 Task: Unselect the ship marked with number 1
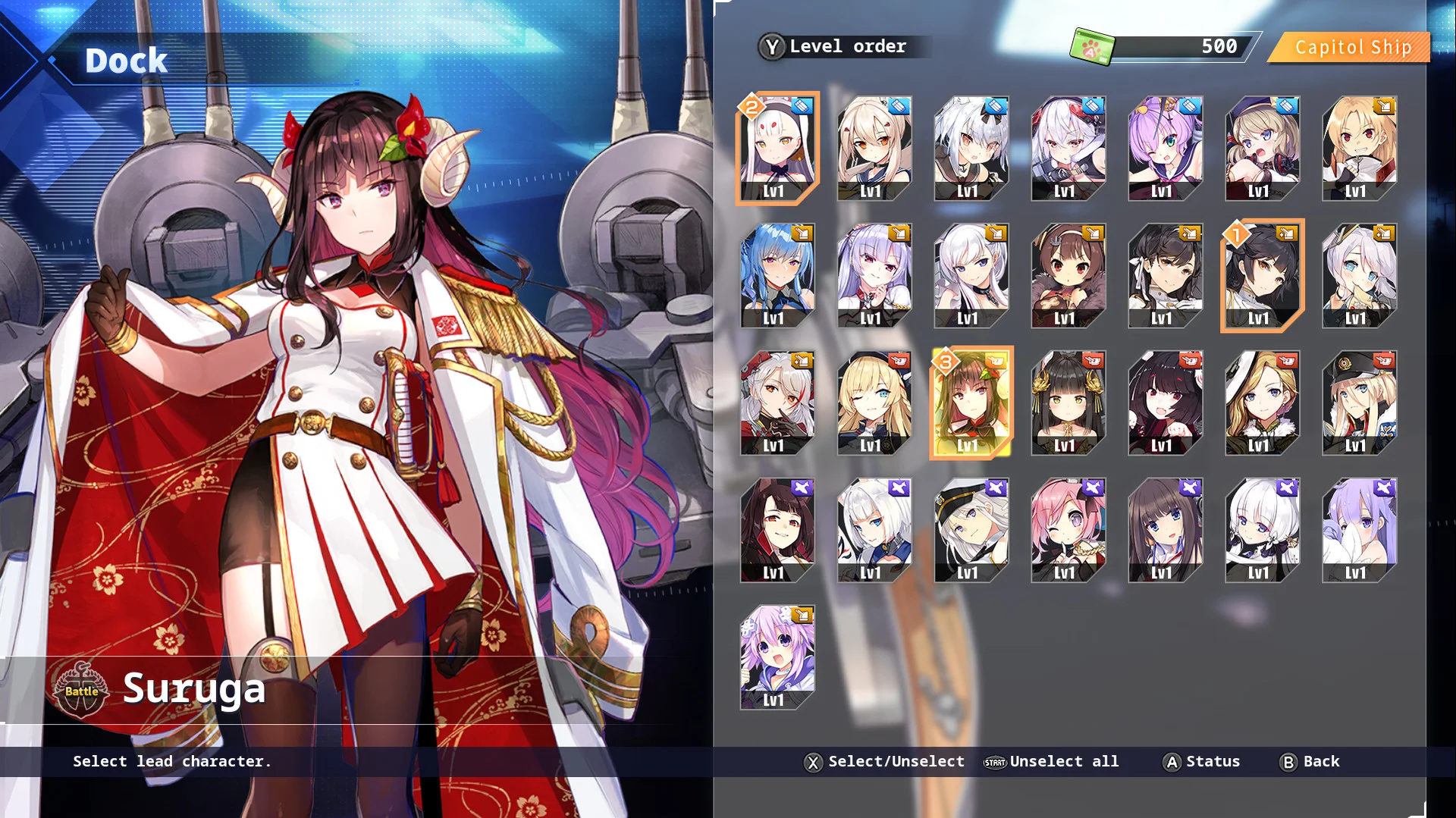(x=1261, y=276)
